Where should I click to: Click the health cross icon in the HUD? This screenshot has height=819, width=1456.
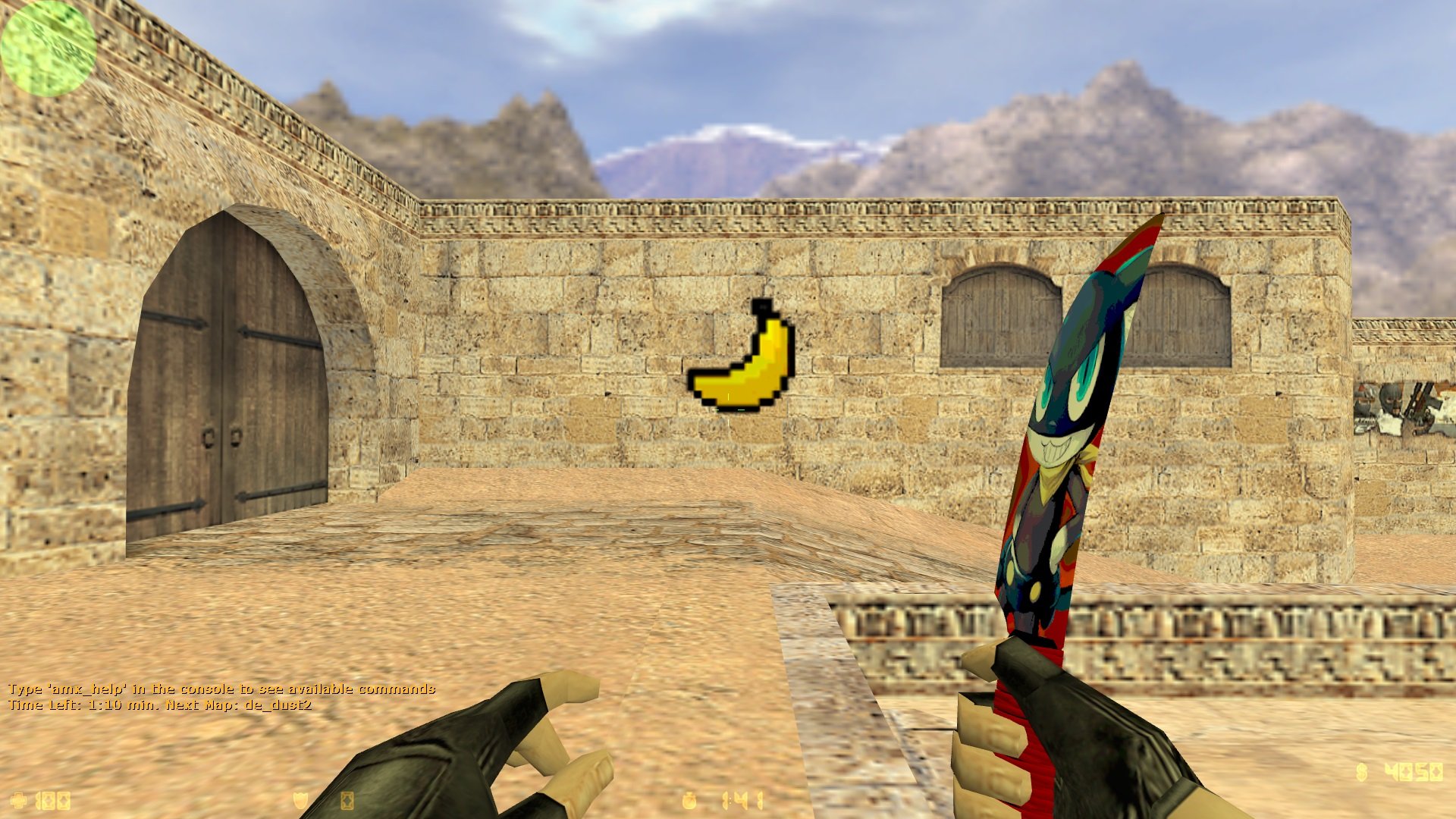click(x=17, y=799)
